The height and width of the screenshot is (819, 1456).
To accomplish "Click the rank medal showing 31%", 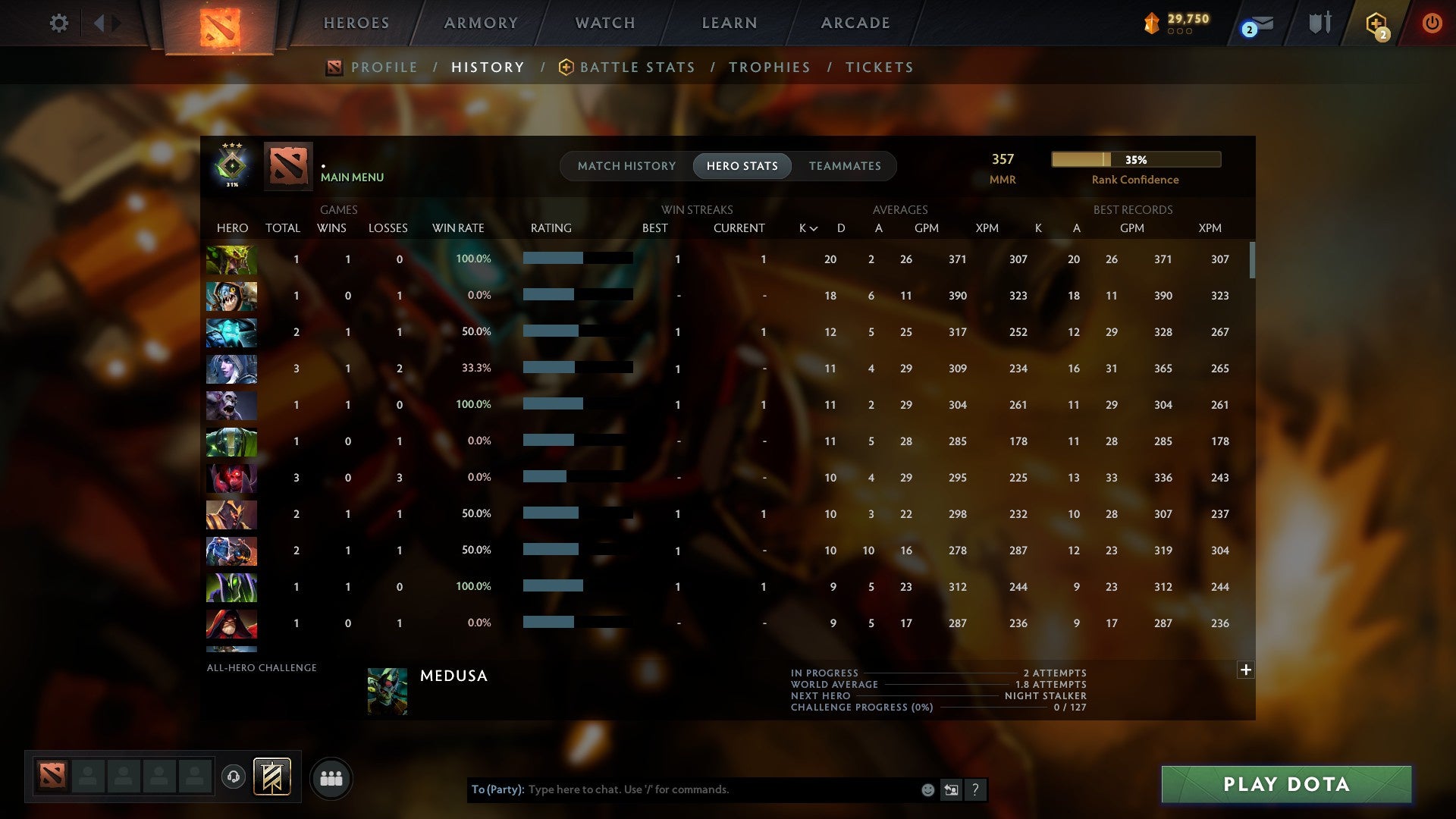I will 231,166.
